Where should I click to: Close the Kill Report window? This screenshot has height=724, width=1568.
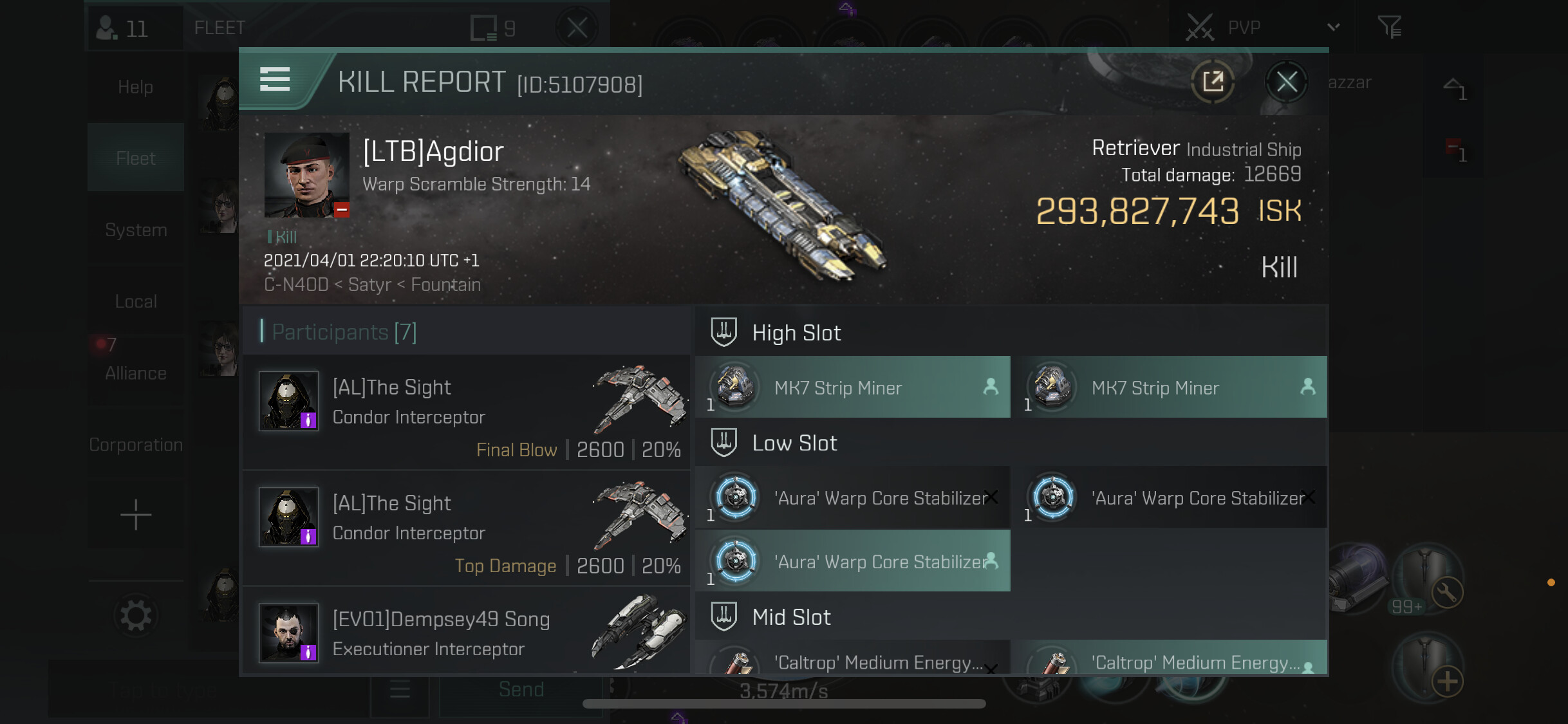[1286, 82]
